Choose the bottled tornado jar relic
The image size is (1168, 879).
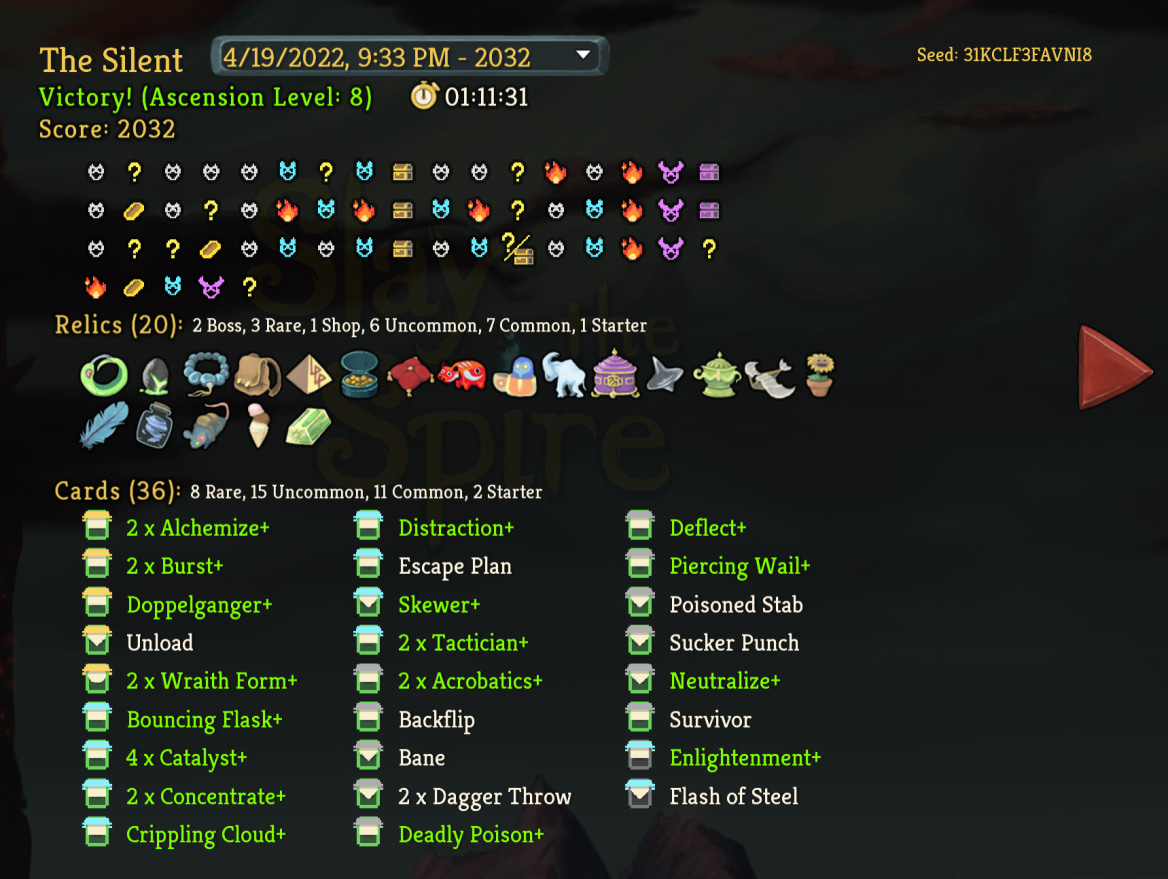[155, 427]
